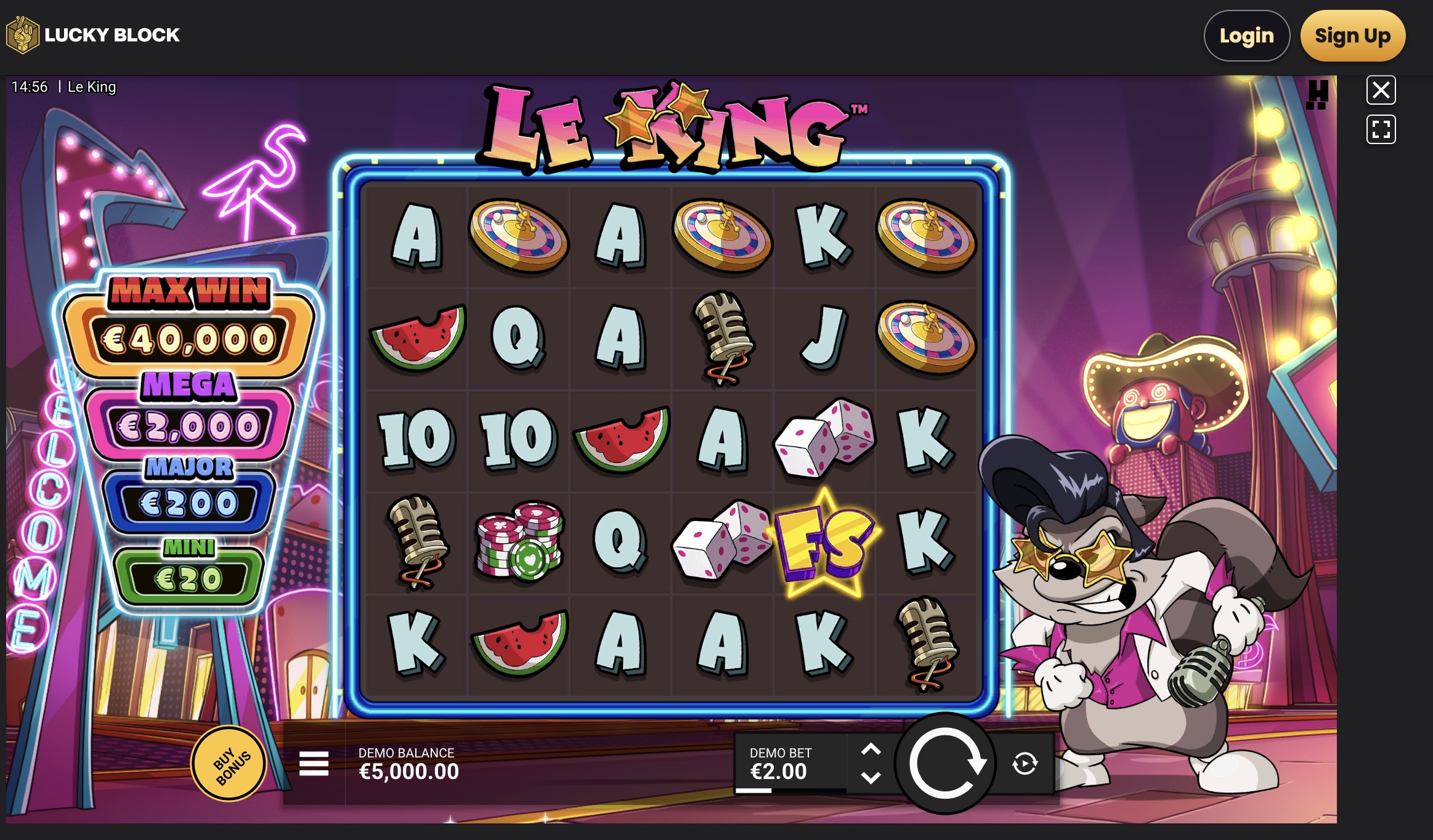
Task: Click the Buy Bonus button
Action: coord(229,763)
